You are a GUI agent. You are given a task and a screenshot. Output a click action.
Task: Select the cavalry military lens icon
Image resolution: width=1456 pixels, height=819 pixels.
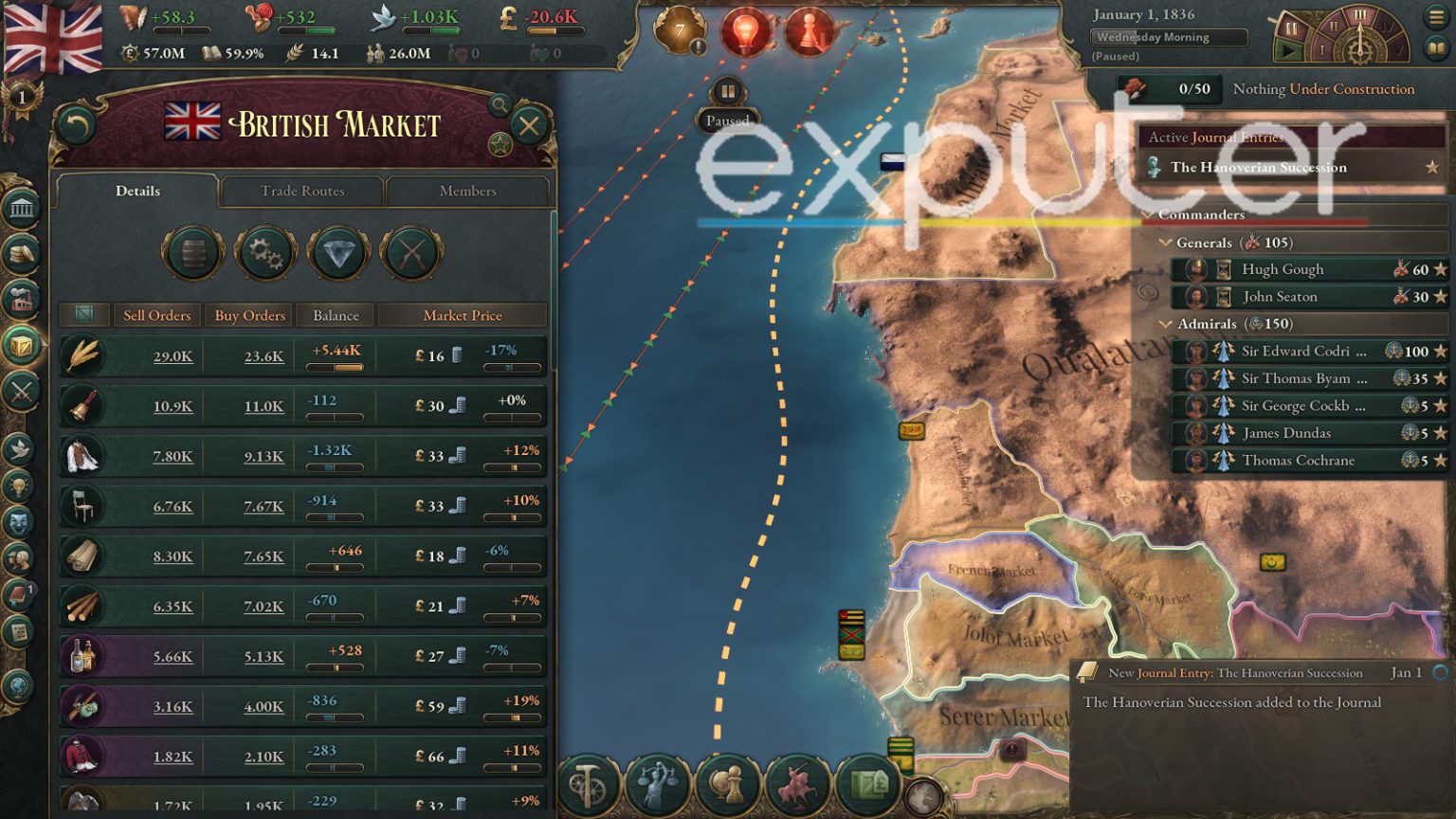coord(798,785)
